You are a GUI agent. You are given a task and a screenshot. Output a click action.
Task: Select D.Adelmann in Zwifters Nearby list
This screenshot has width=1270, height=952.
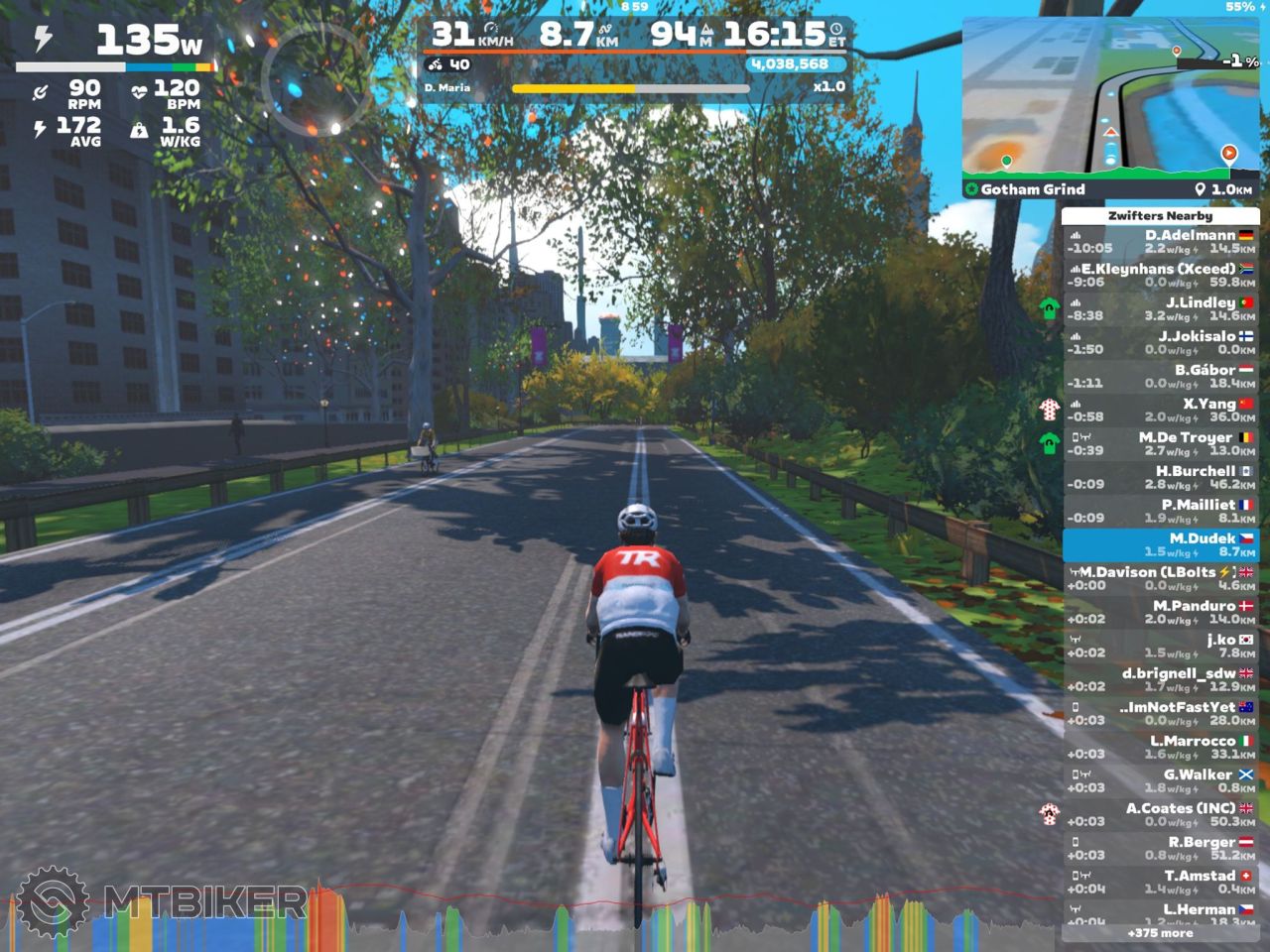1161,242
